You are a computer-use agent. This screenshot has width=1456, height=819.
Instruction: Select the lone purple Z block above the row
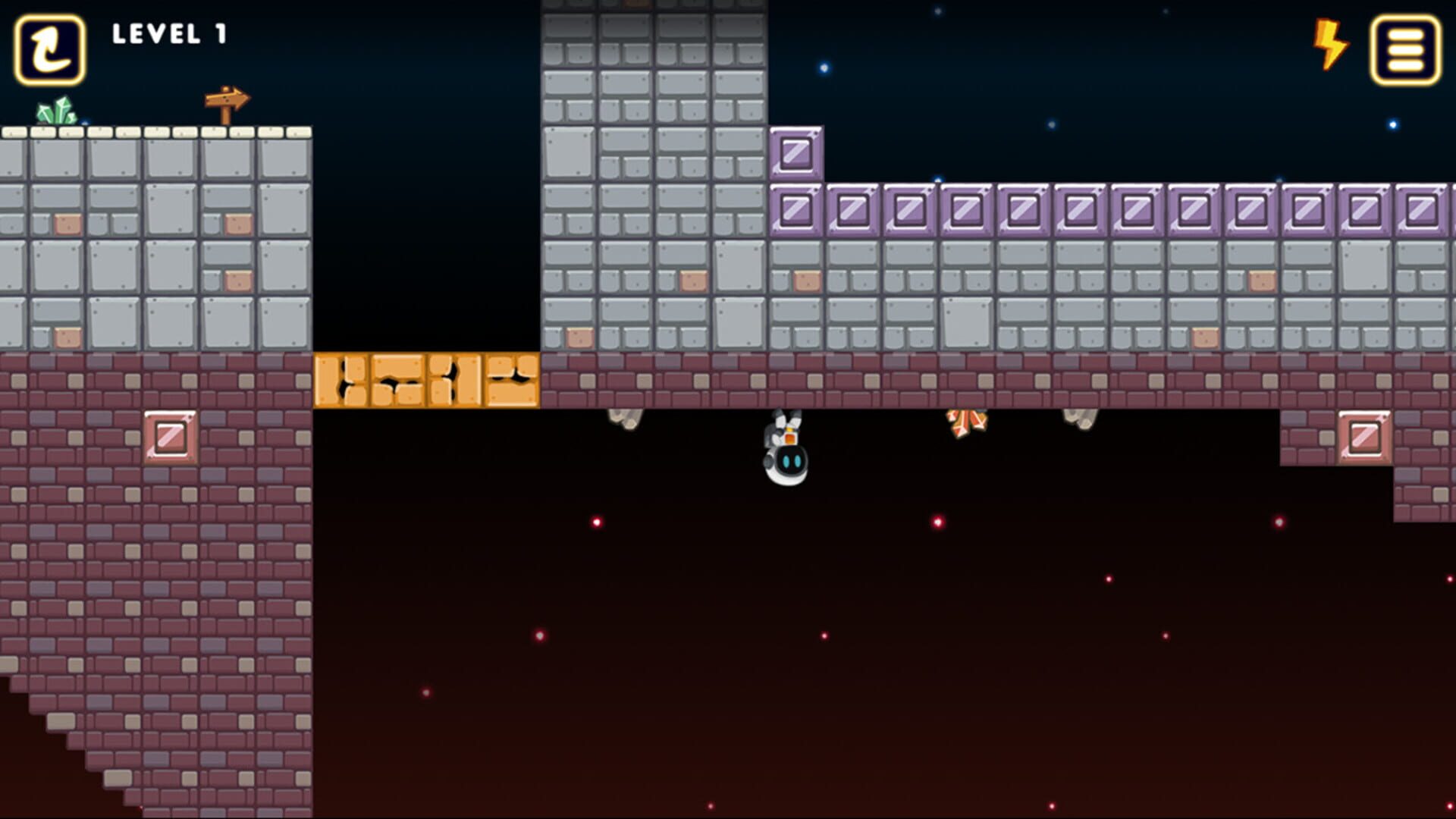(x=795, y=153)
